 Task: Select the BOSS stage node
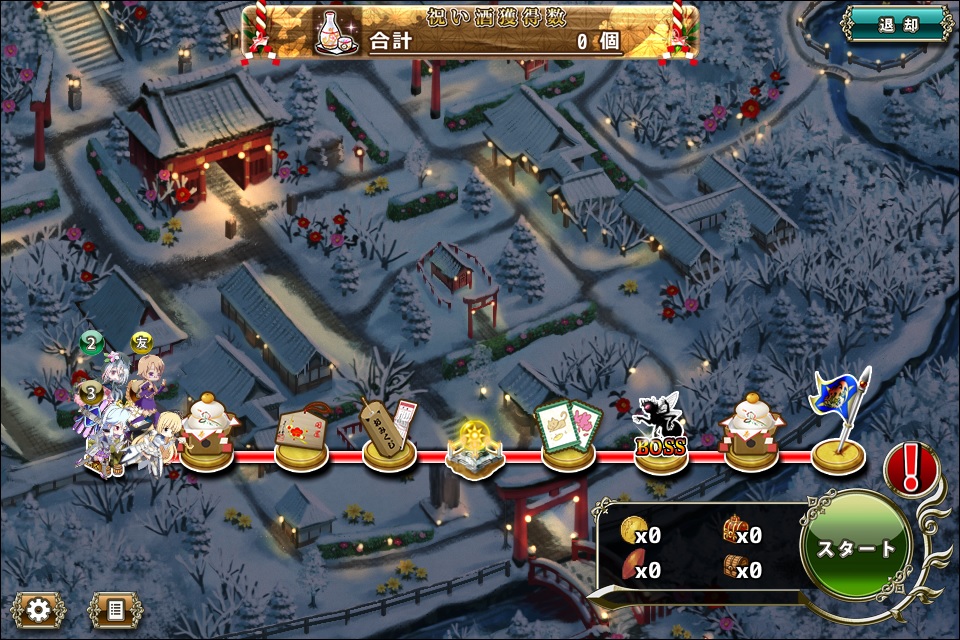tap(660, 439)
